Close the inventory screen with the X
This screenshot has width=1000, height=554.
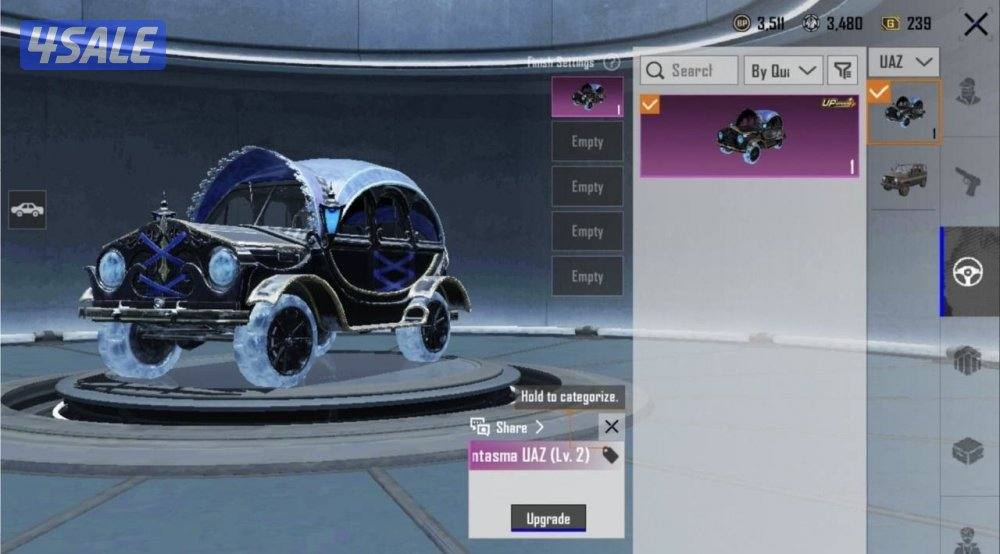coord(975,25)
